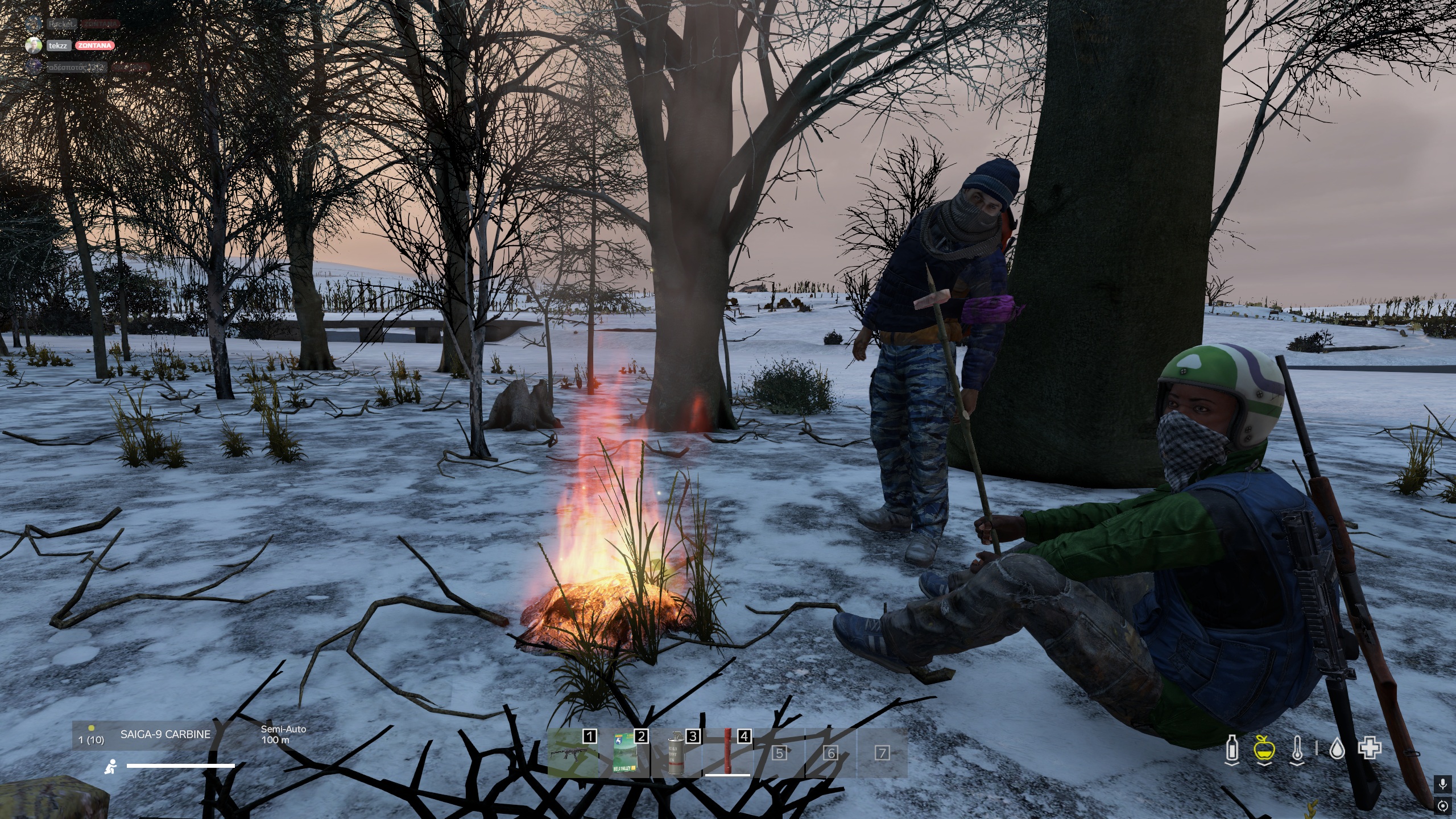Click the thermometer temperature icon
Screen dimensions: 1456x819
click(x=1297, y=748)
